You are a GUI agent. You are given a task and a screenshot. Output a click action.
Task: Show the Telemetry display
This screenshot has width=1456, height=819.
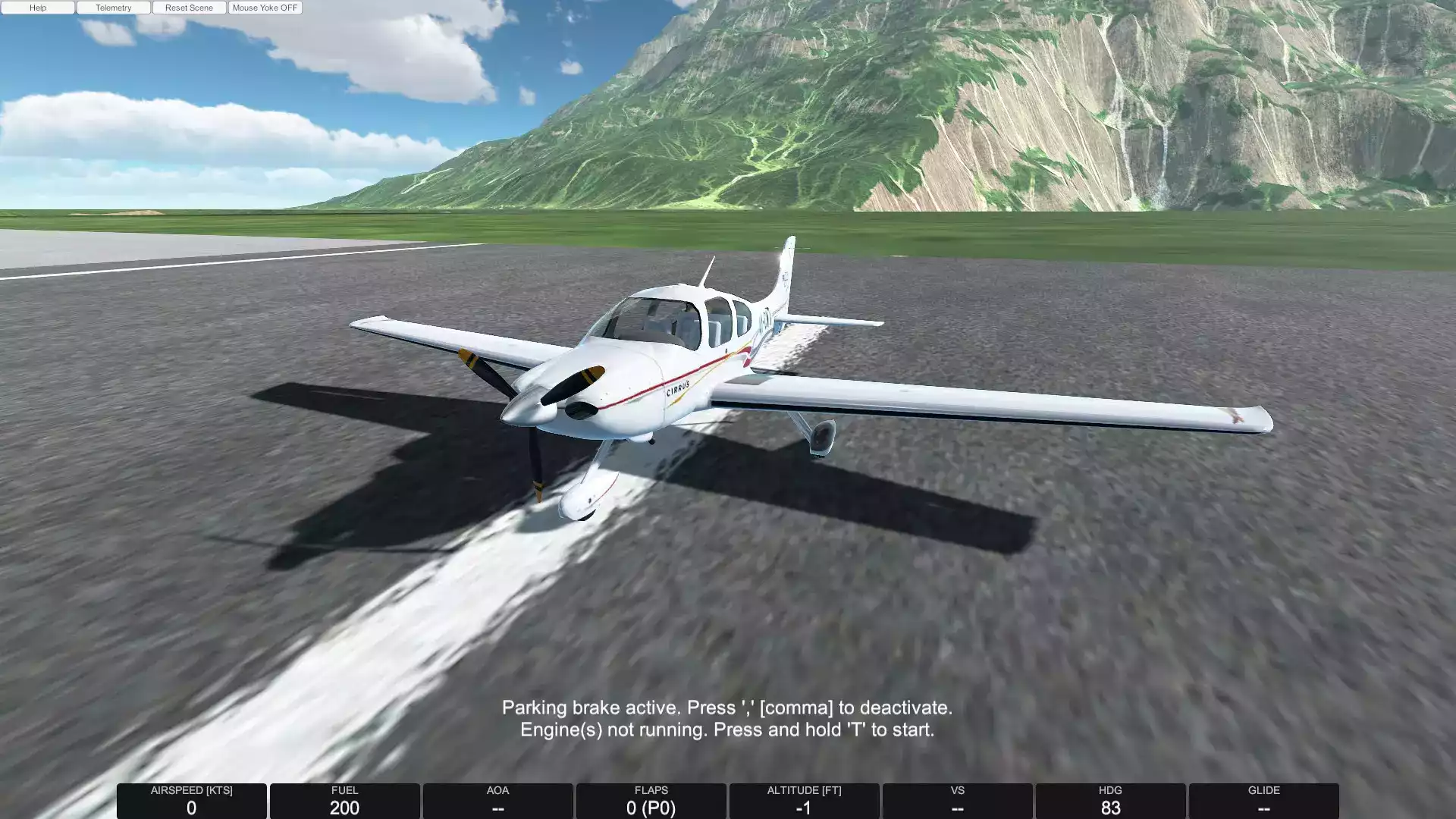114,8
